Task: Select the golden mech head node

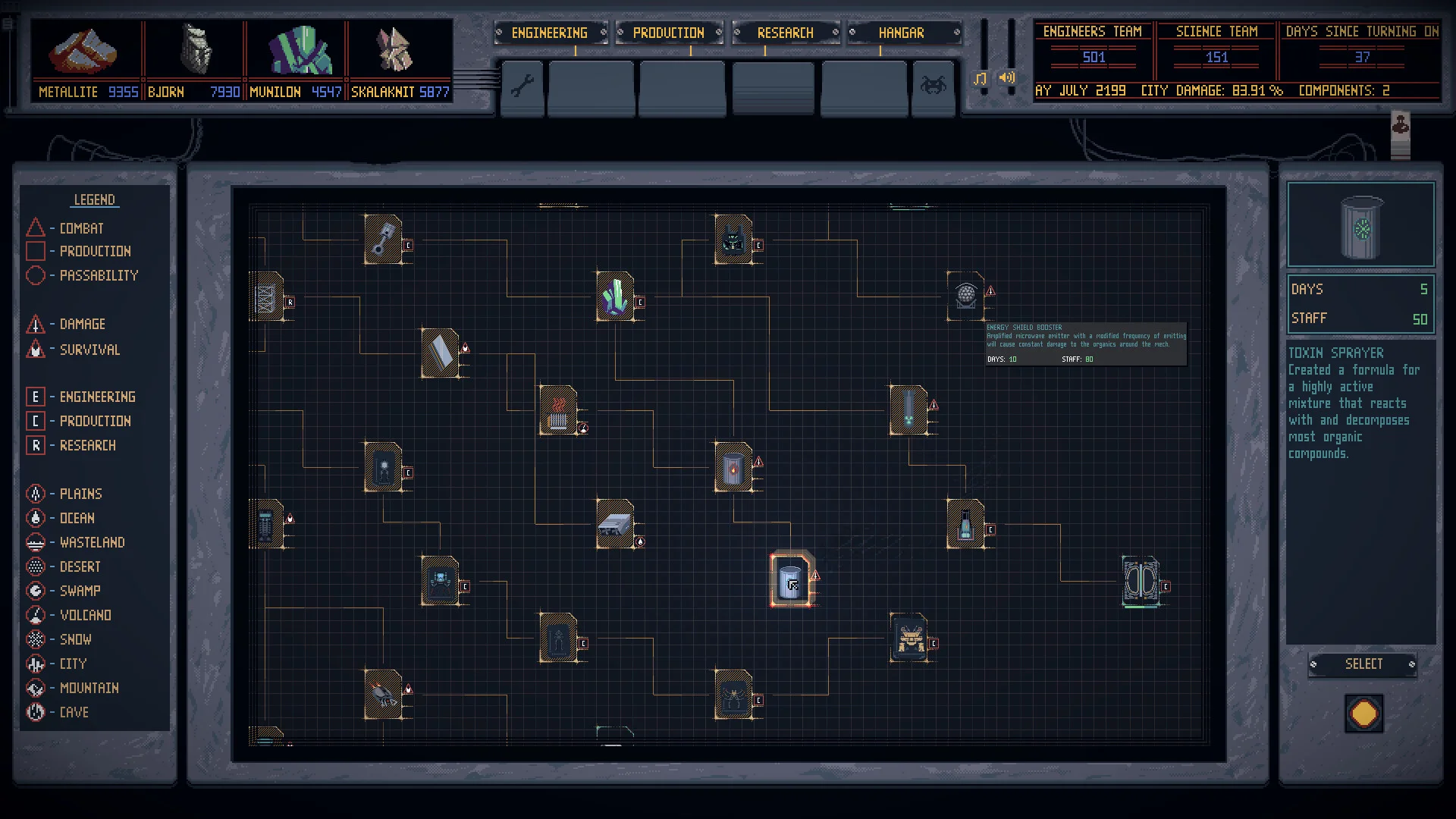Action: [x=908, y=638]
